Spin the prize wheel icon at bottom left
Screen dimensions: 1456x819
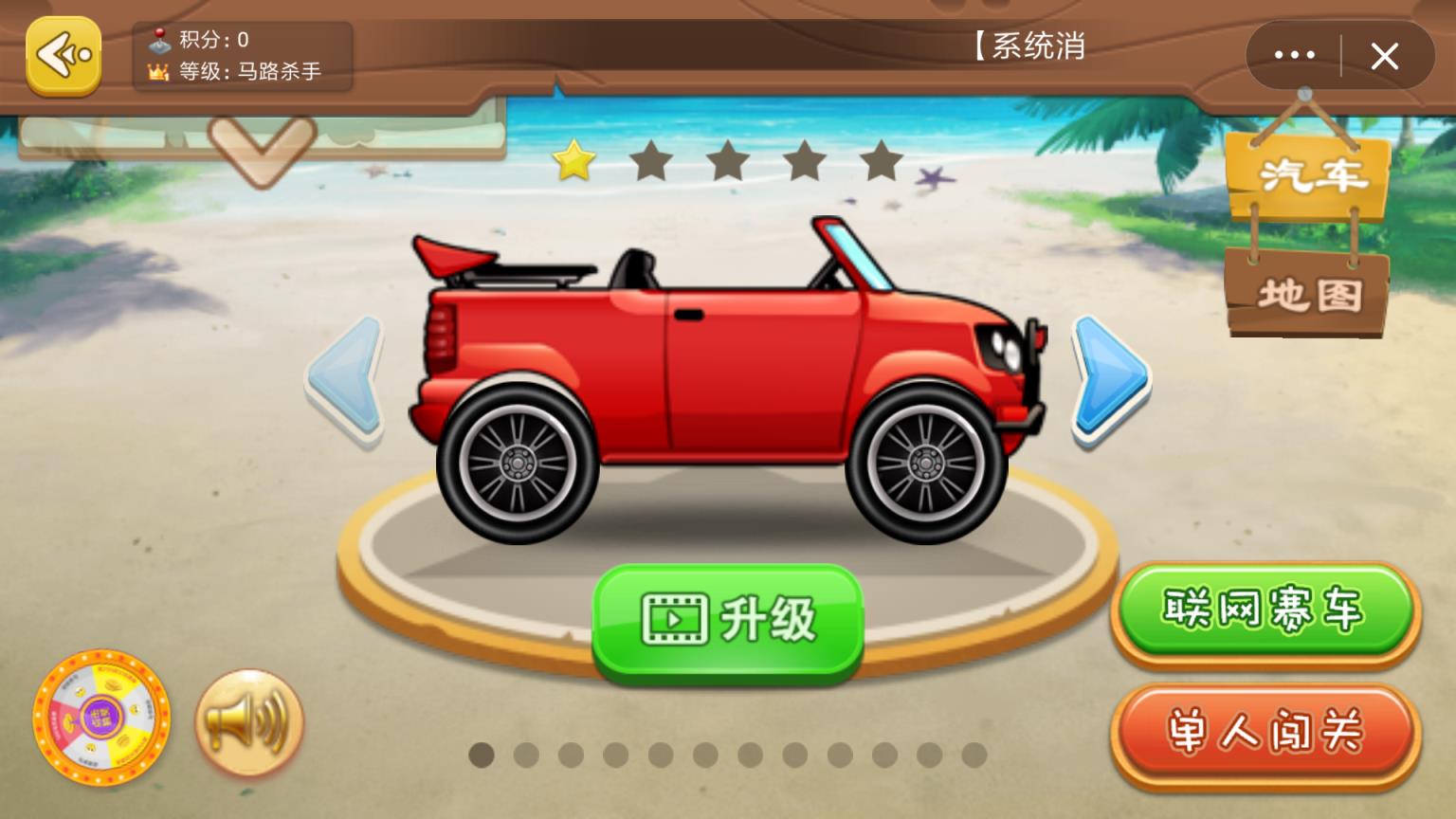pyautogui.click(x=101, y=725)
